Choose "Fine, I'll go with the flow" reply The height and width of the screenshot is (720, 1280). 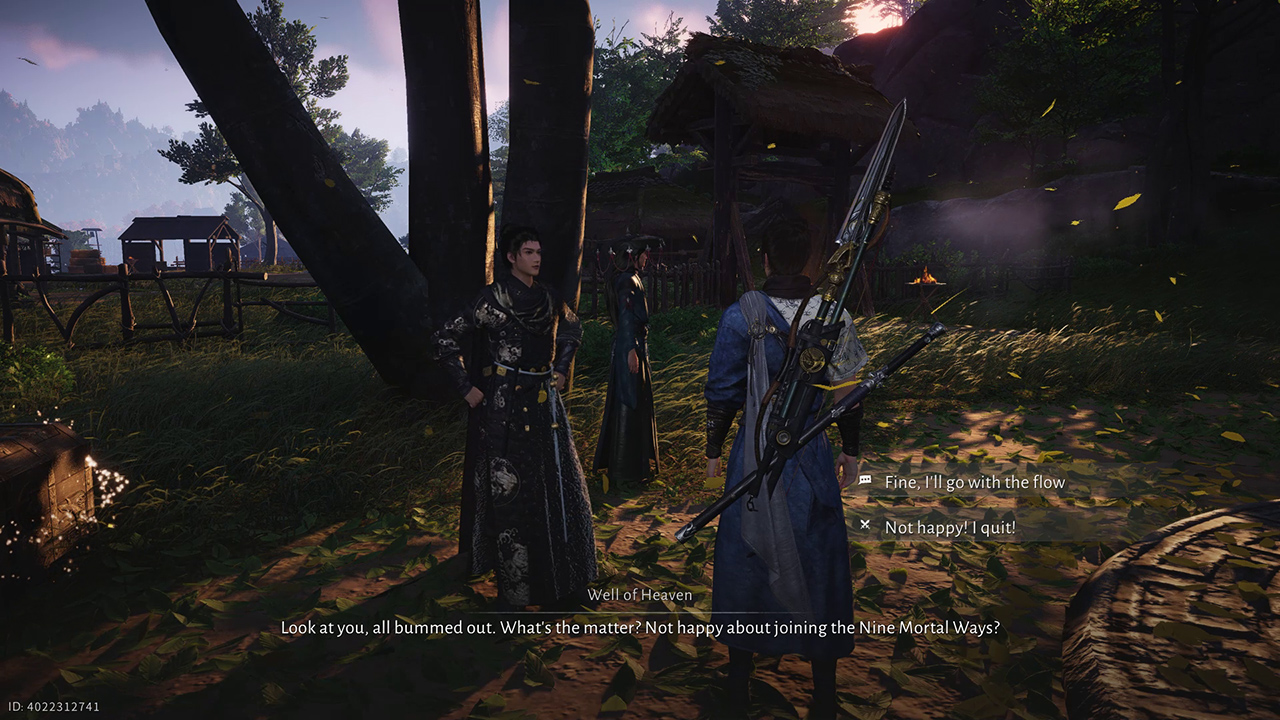pos(974,482)
